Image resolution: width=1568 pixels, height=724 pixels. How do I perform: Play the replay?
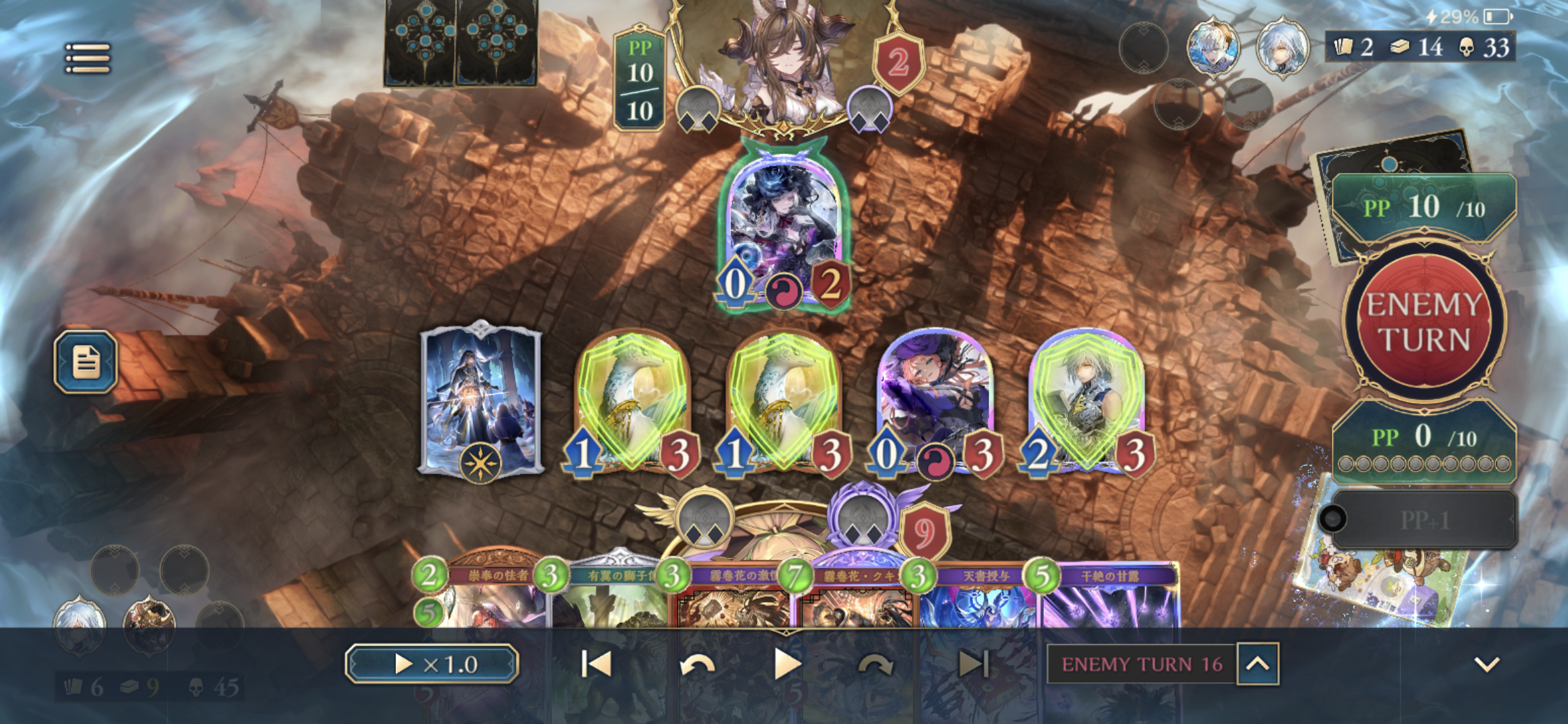(787, 664)
